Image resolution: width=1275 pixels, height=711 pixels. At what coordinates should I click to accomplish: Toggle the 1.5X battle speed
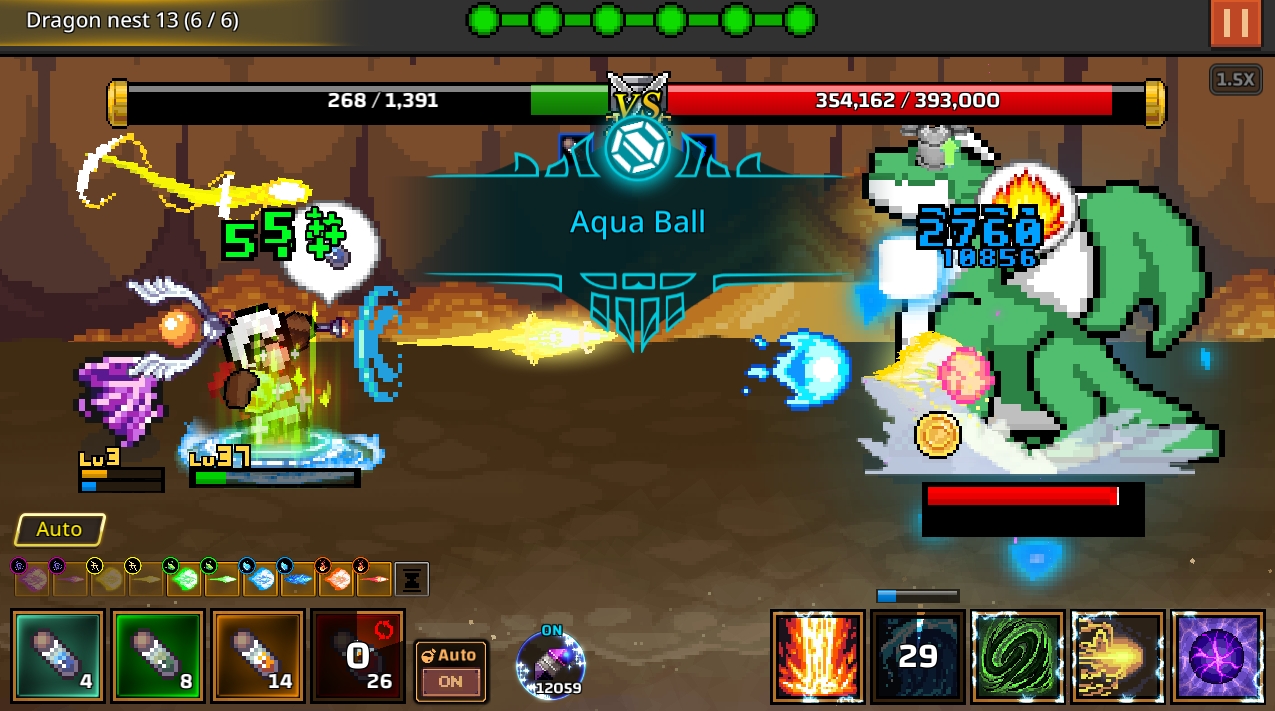[1235, 80]
